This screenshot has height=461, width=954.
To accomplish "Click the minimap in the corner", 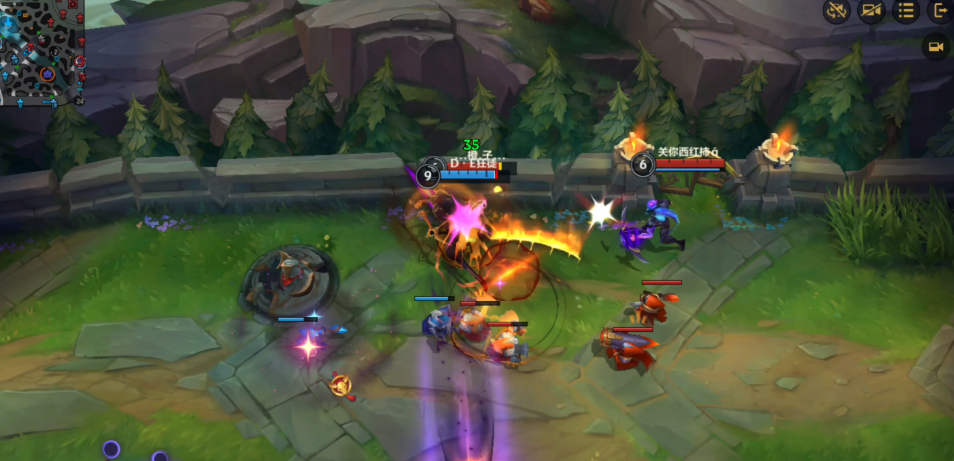I will tap(42, 52).
